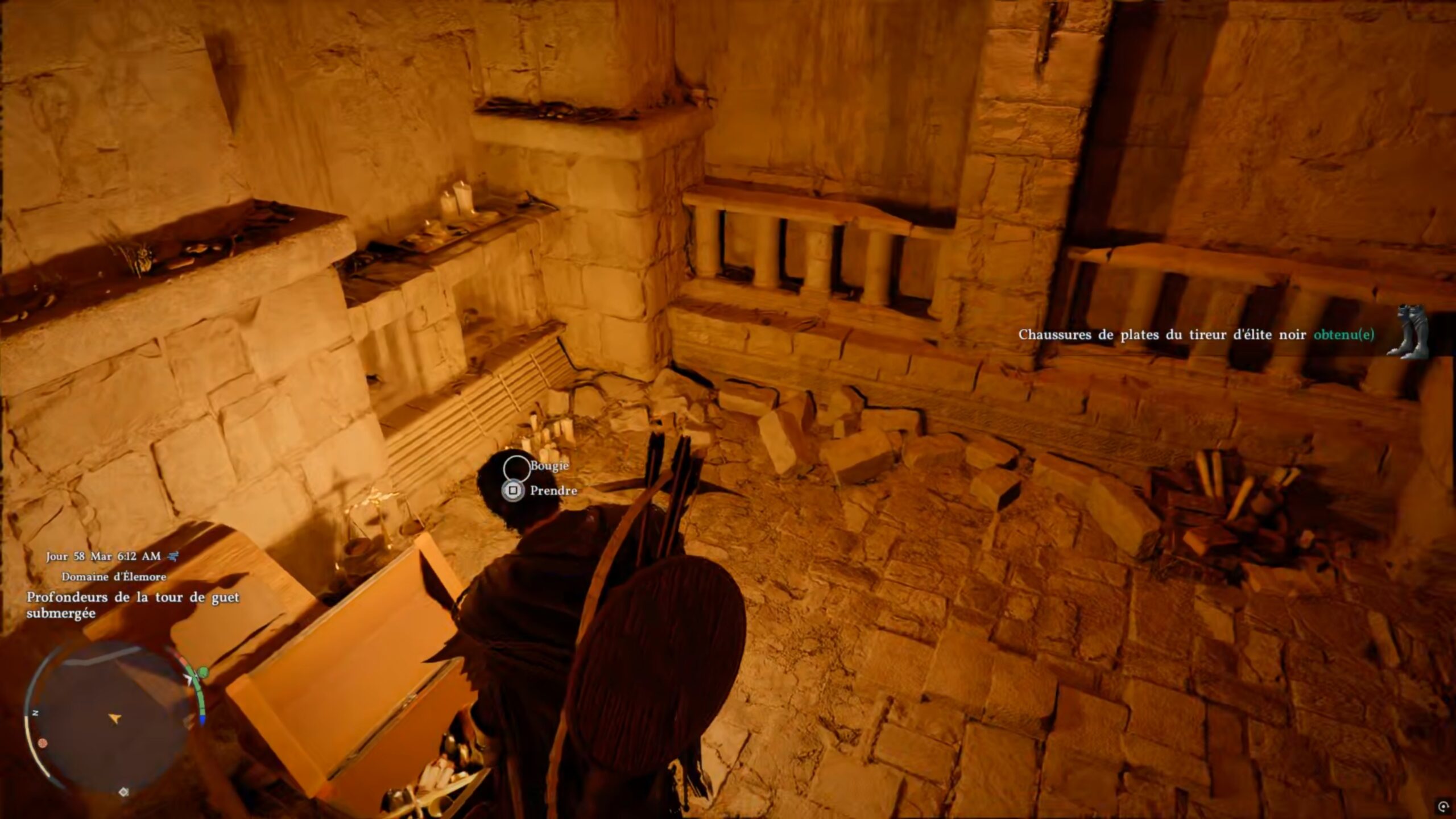Click the rotating-arrow icon in screen corner
The image size is (1456, 819).
point(1442,806)
